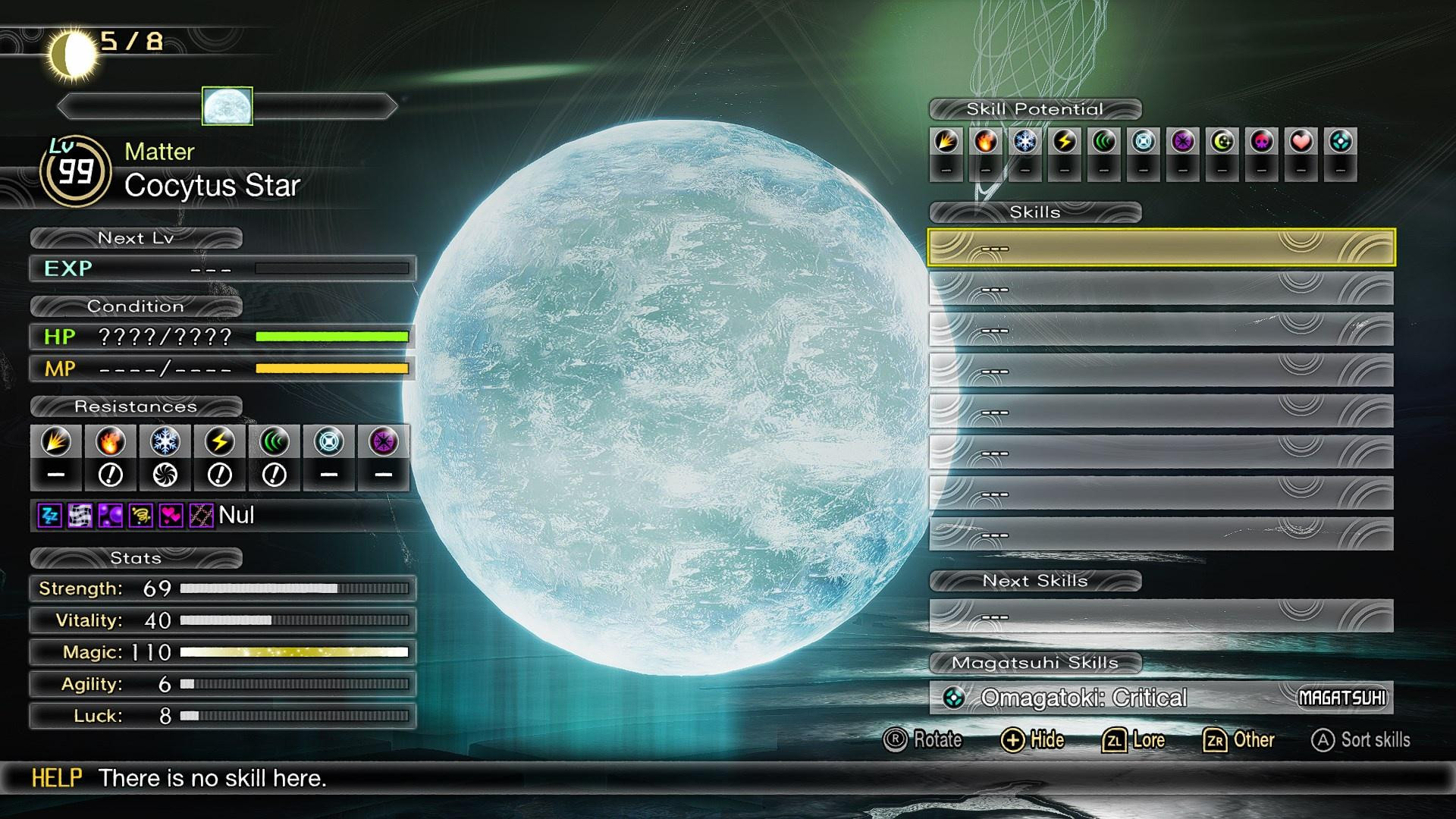
Task: Inspect the green force icon under Resistances
Action: point(275,441)
